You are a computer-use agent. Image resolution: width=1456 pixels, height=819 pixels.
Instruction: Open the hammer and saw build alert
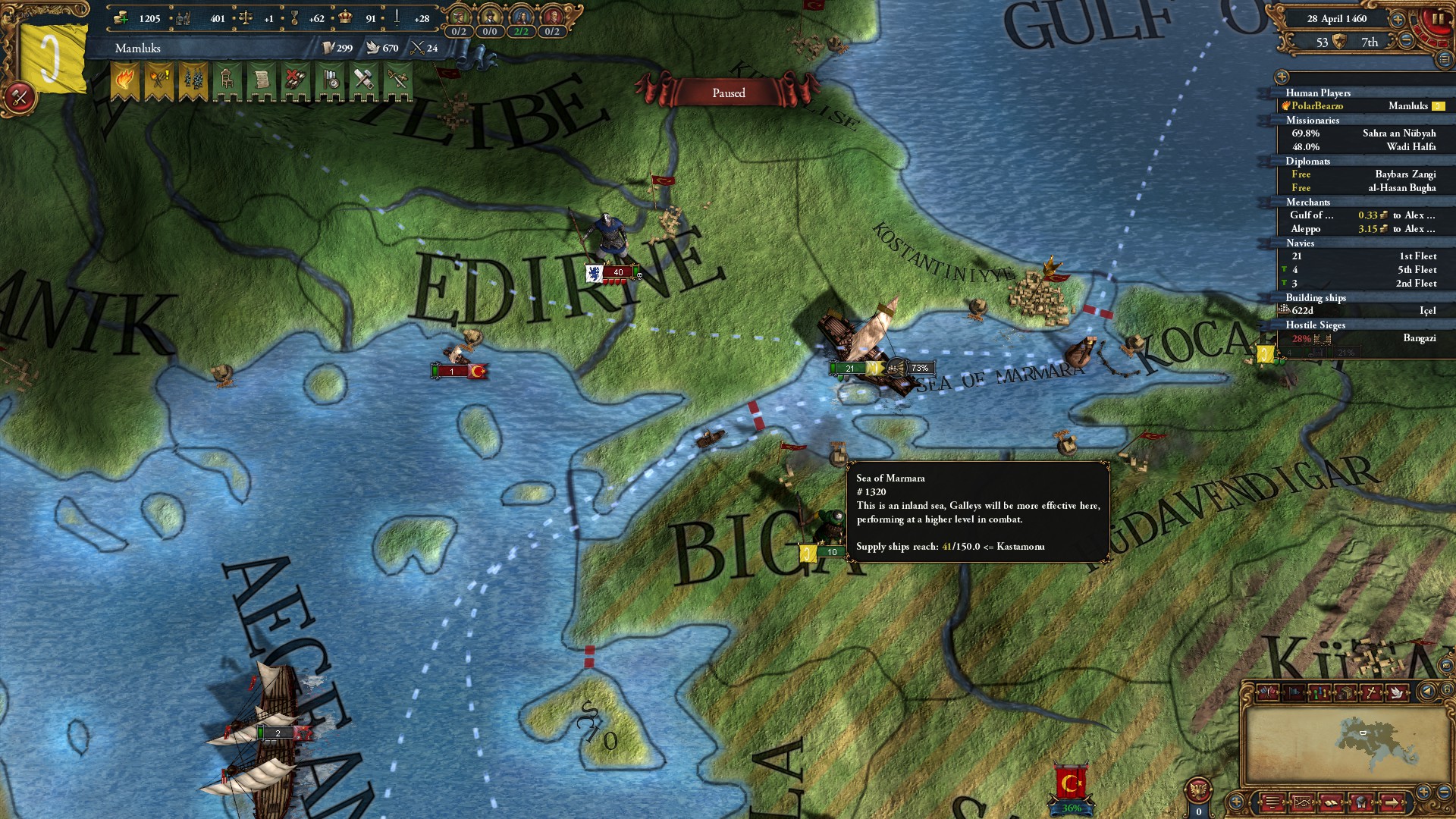pos(364,80)
